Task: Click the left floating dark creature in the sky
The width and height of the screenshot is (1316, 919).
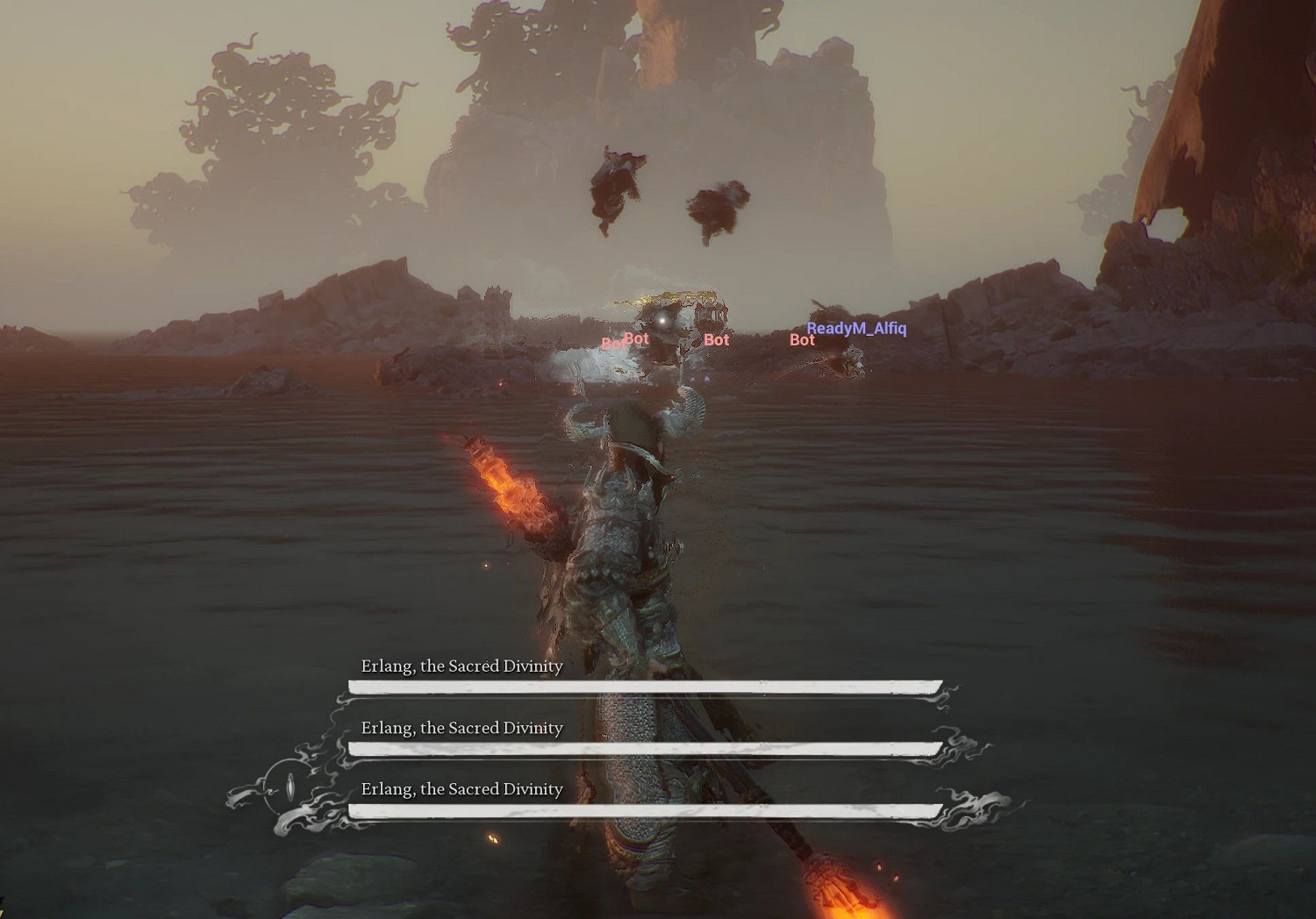Action: click(x=614, y=189)
